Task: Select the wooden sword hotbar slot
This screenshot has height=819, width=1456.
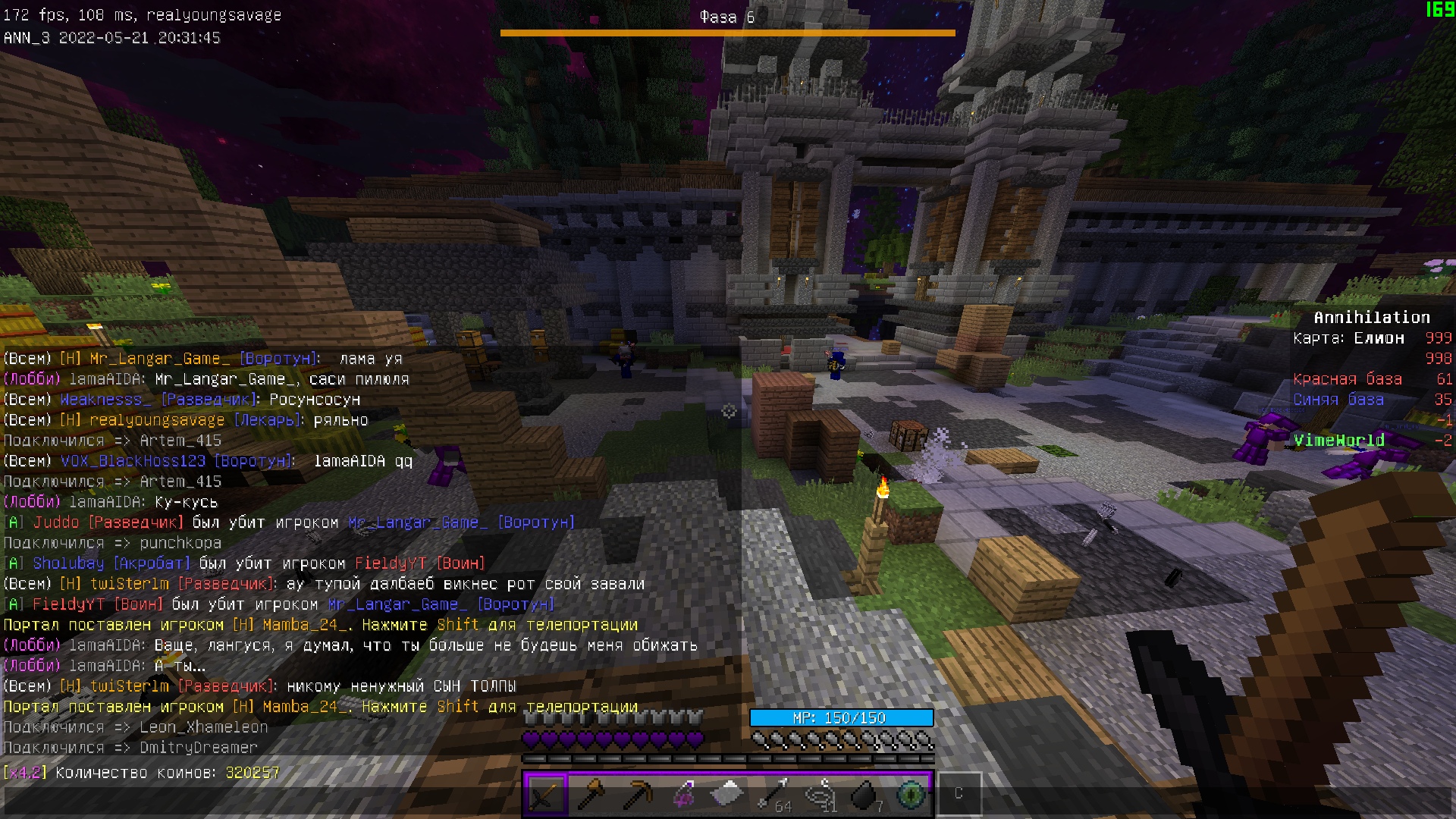Action: [x=545, y=794]
